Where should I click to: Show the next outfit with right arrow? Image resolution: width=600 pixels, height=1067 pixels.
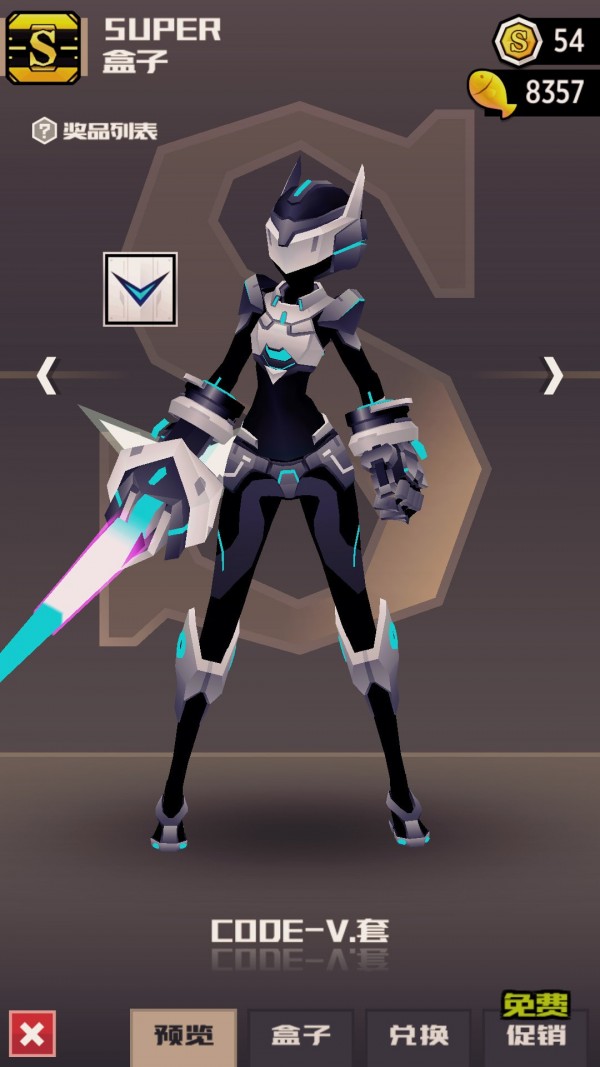(x=553, y=375)
